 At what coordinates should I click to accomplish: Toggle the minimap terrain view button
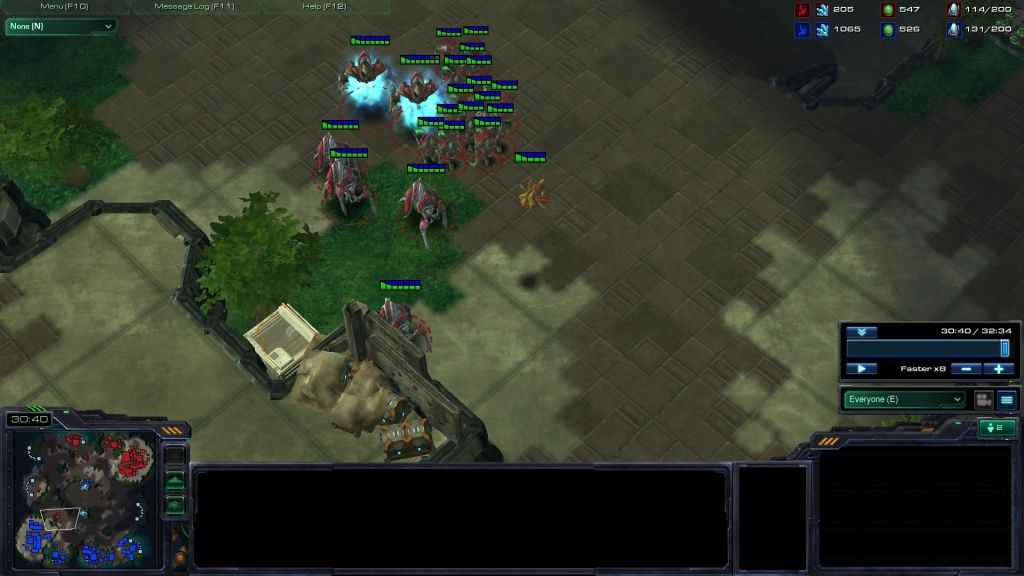coord(175,481)
